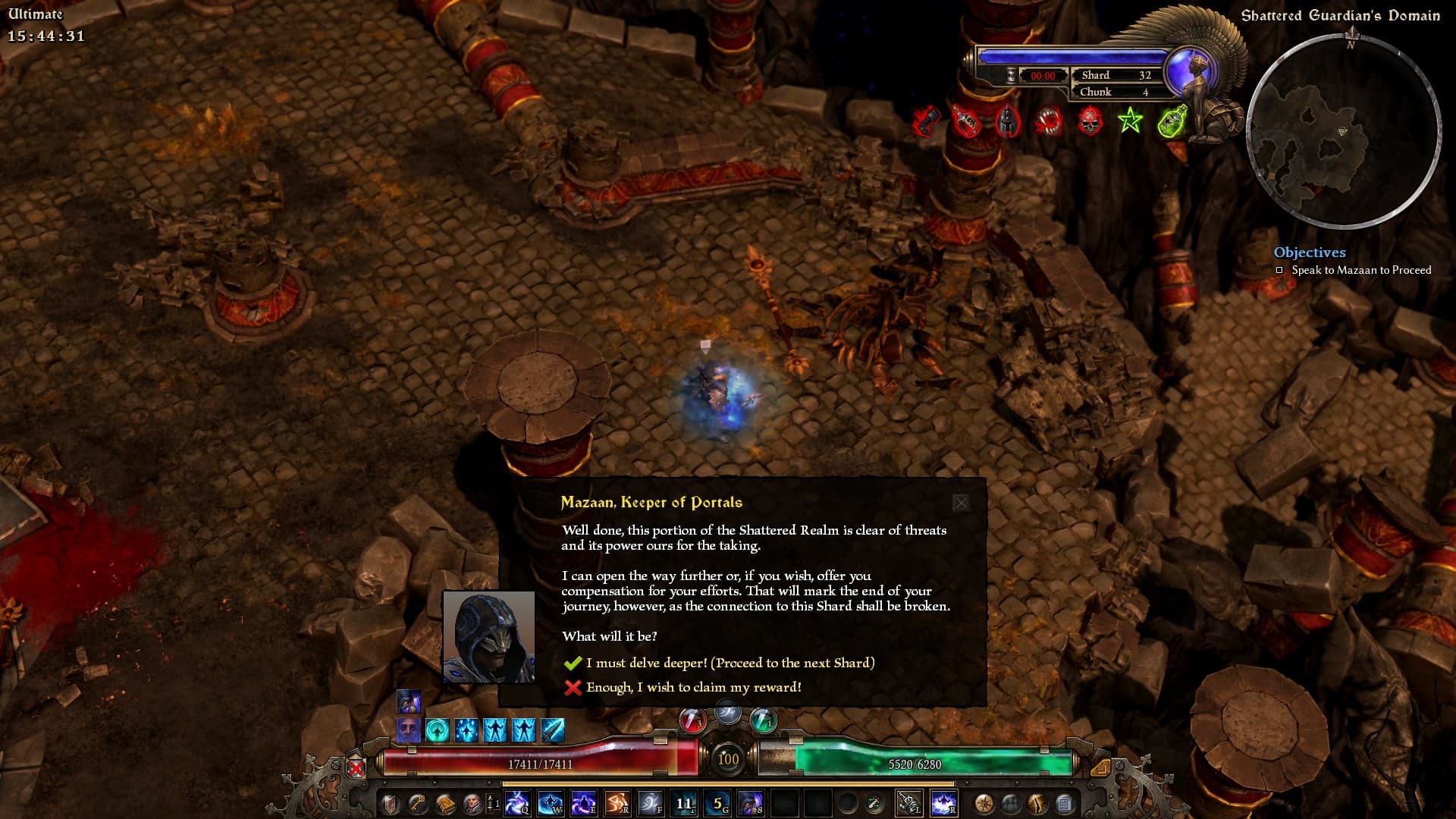1456x819 pixels.
Task: Activate the skill bound to W
Action: pos(550,803)
